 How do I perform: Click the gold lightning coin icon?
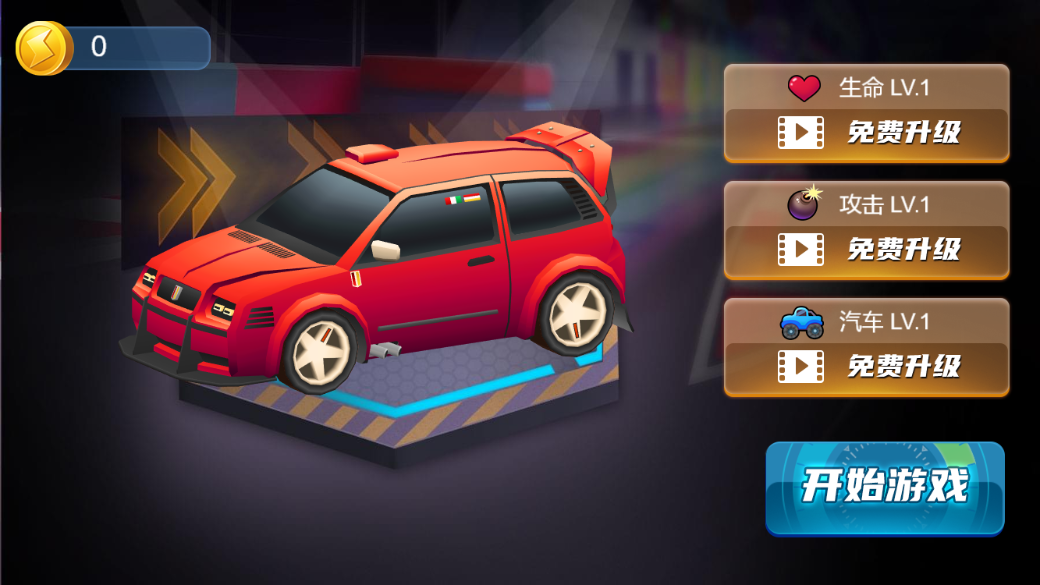click(x=44, y=48)
